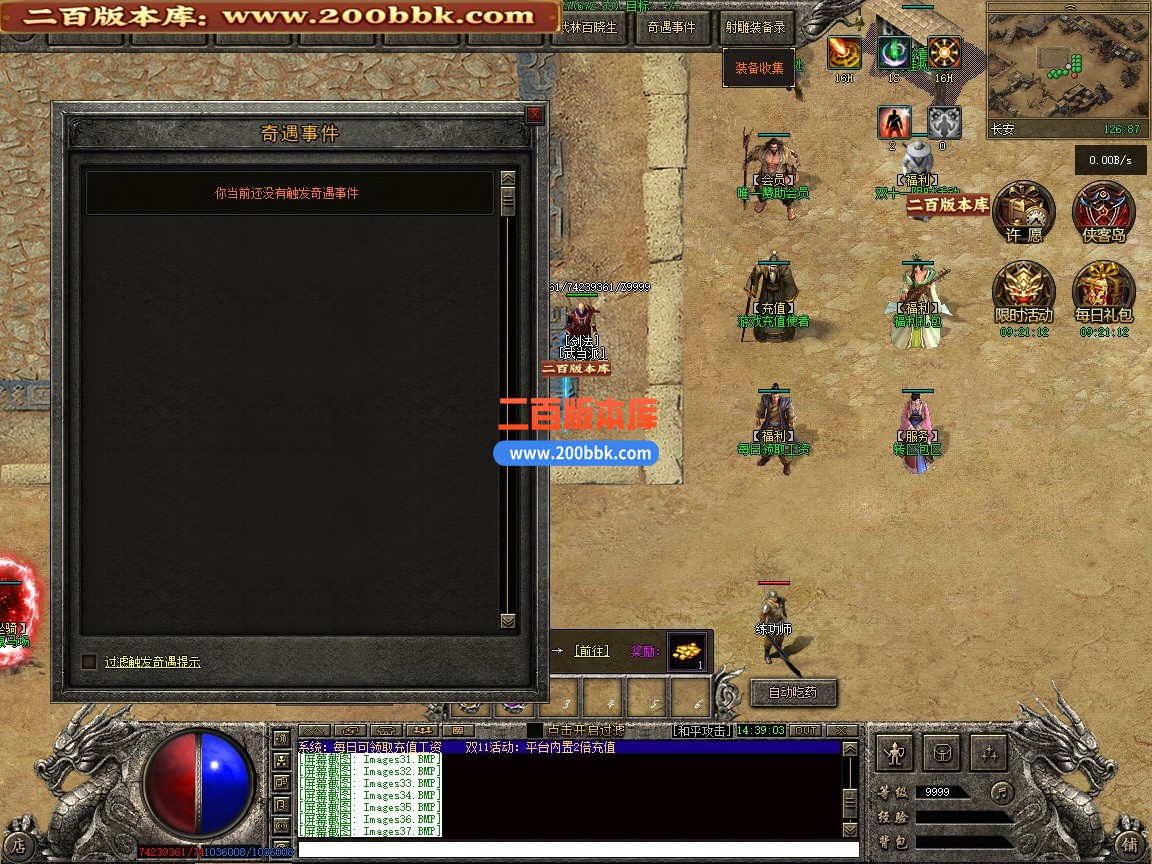Viewport: 1152px width, 864px height.
Task: Open the 侠客岛 icon
Action: coord(1103,212)
